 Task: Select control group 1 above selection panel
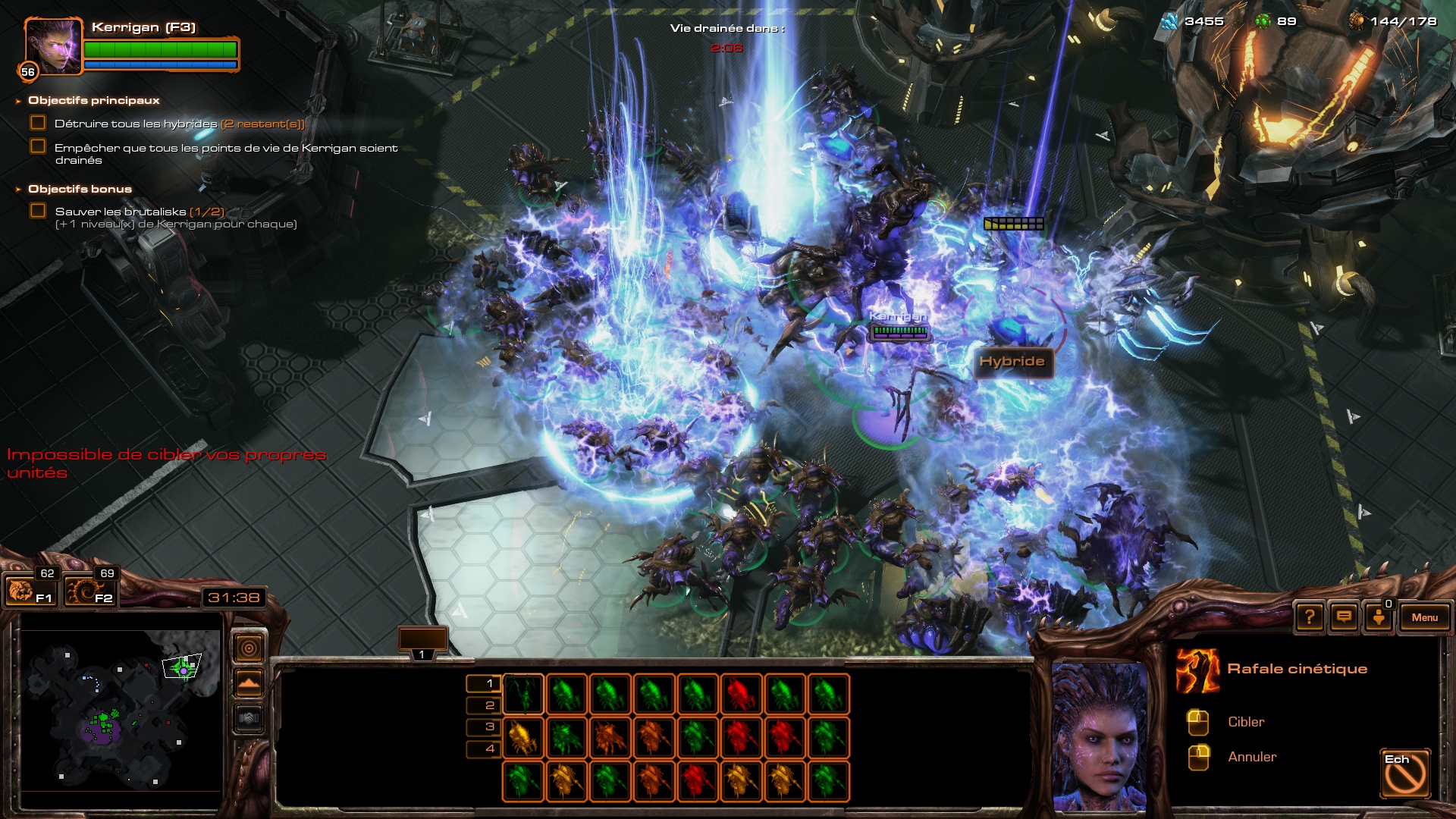(422, 641)
